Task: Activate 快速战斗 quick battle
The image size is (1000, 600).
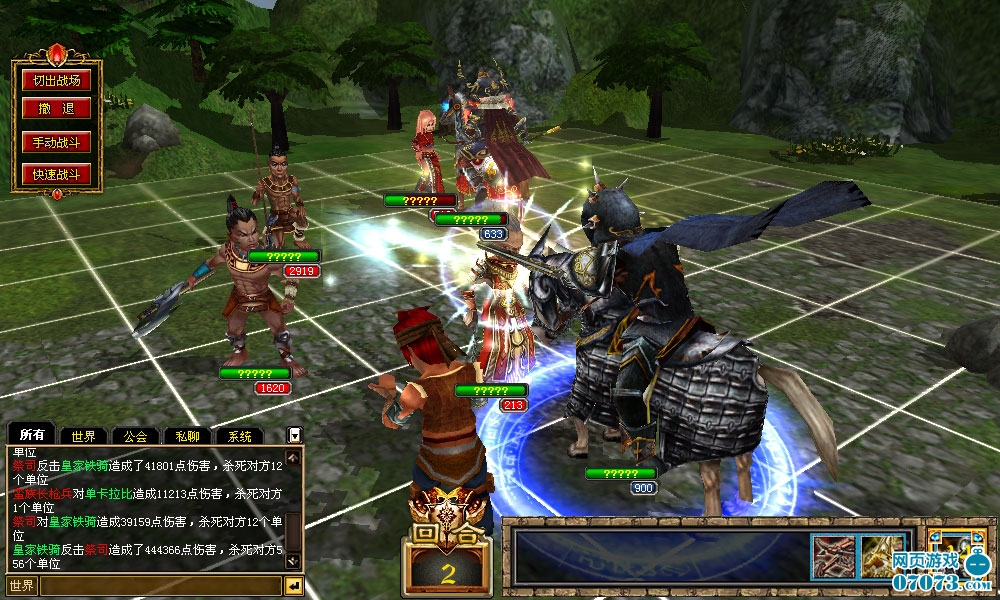Action: pyautogui.click(x=56, y=175)
